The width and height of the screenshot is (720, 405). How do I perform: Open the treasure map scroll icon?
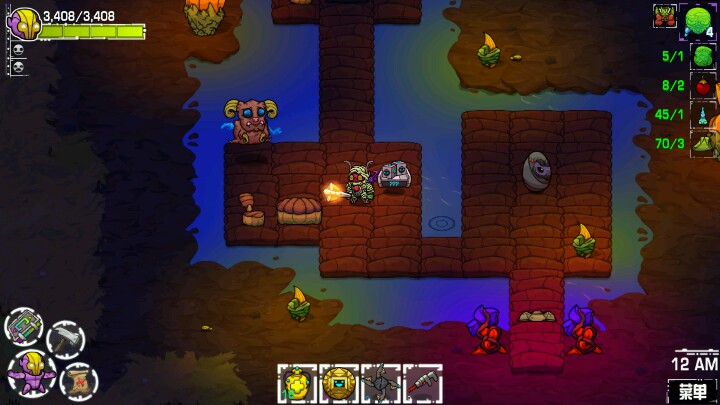click(x=77, y=381)
